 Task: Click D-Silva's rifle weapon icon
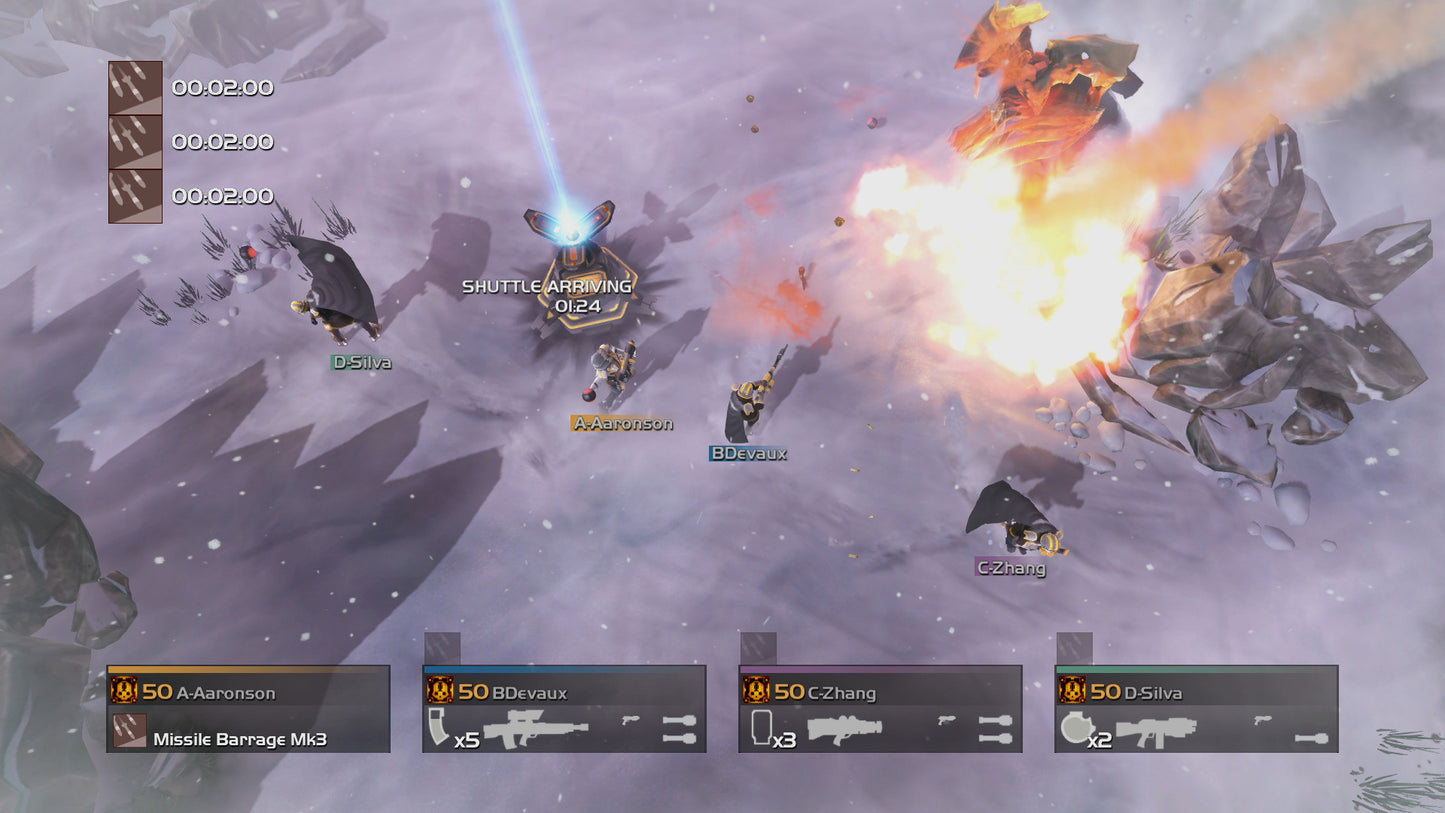(1155, 731)
